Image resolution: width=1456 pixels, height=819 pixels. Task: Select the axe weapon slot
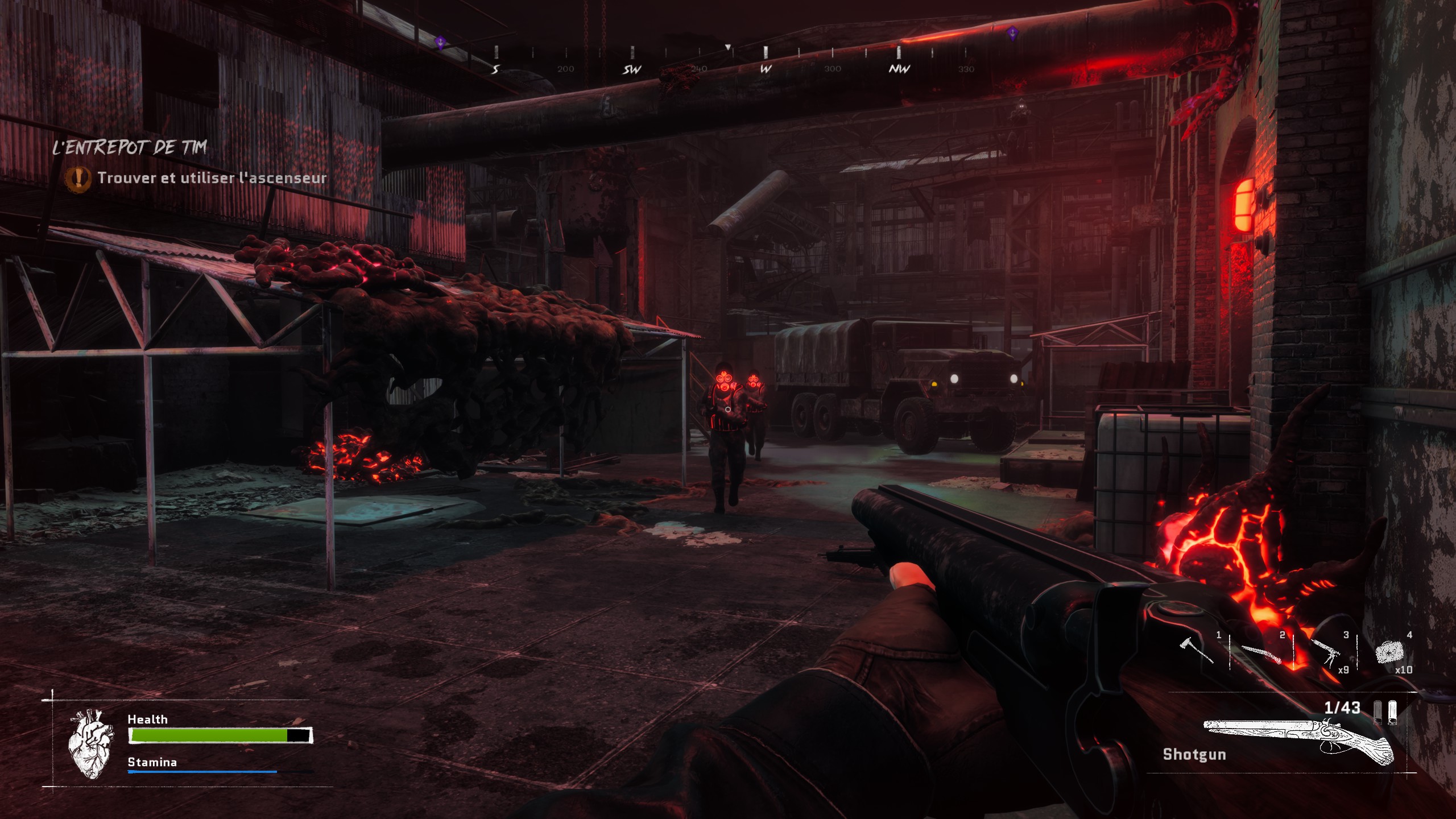click(x=1197, y=651)
